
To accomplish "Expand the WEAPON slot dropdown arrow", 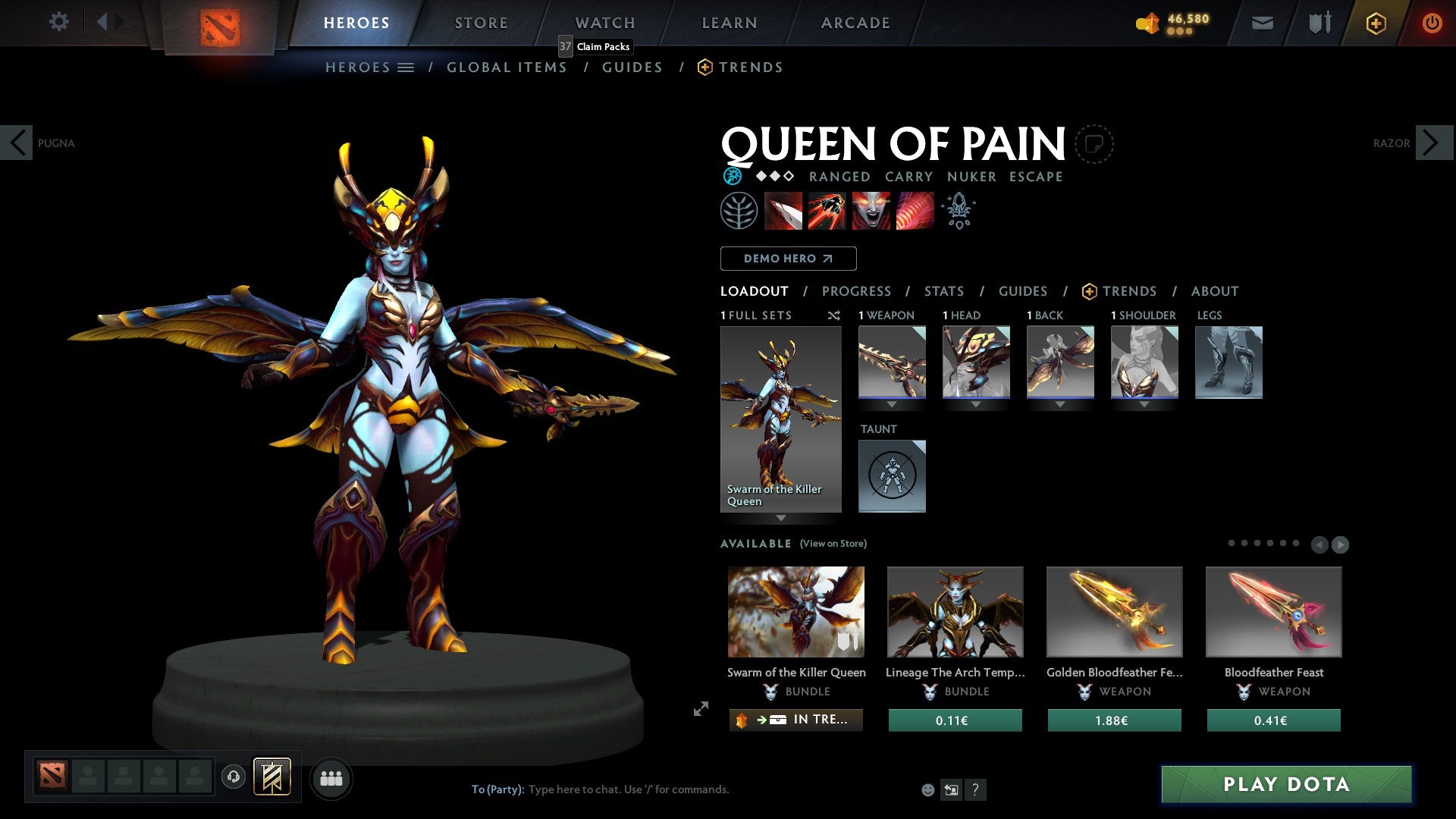I will click(893, 404).
